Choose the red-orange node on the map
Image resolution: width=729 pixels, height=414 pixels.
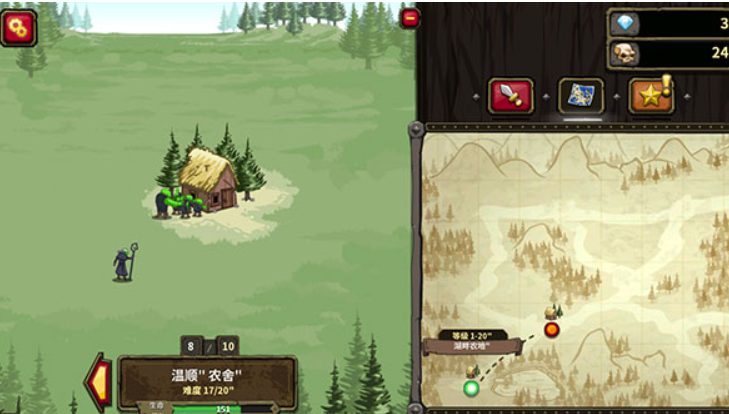pyautogui.click(x=551, y=328)
